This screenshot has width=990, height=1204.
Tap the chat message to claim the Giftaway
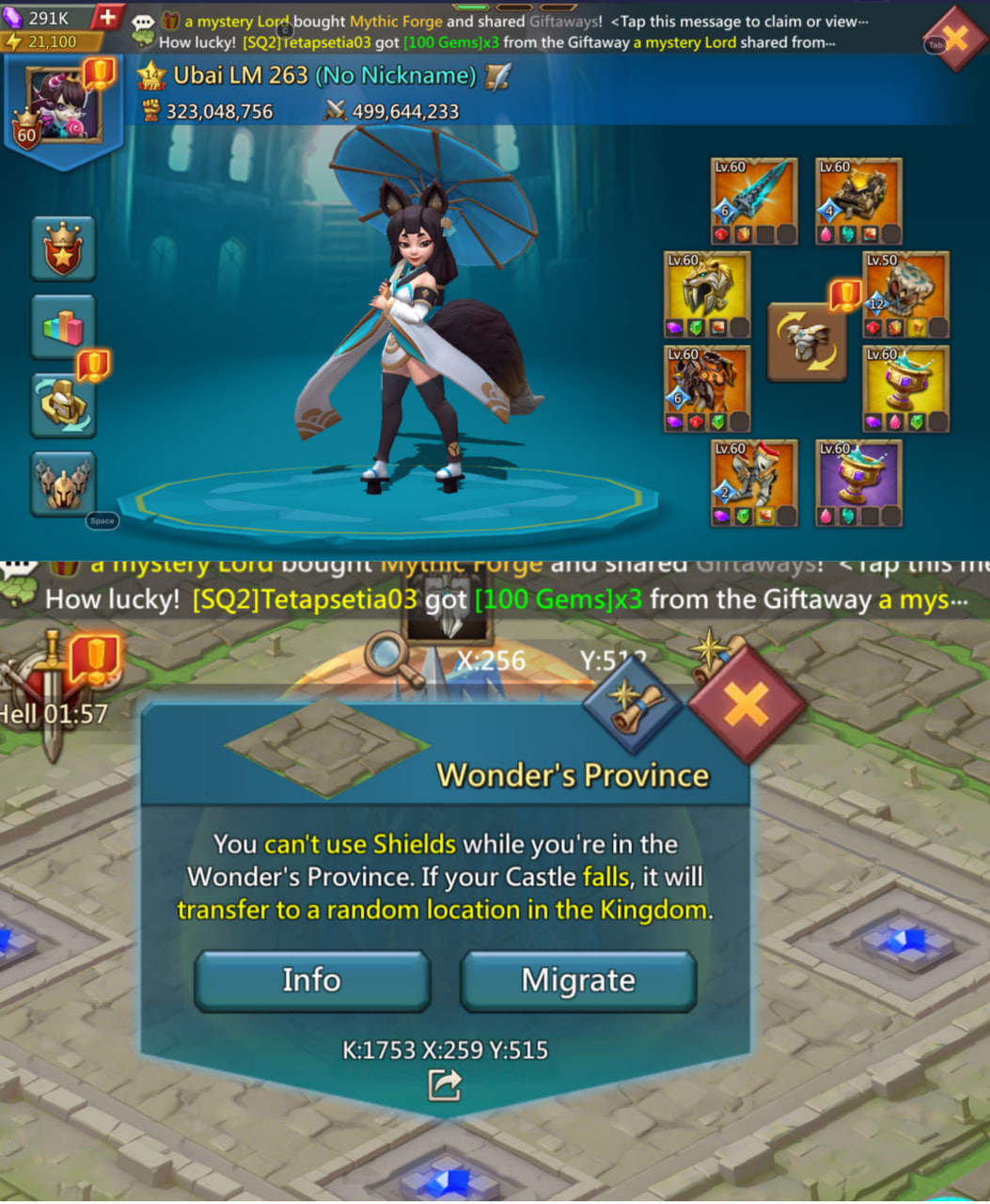[526, 22]
